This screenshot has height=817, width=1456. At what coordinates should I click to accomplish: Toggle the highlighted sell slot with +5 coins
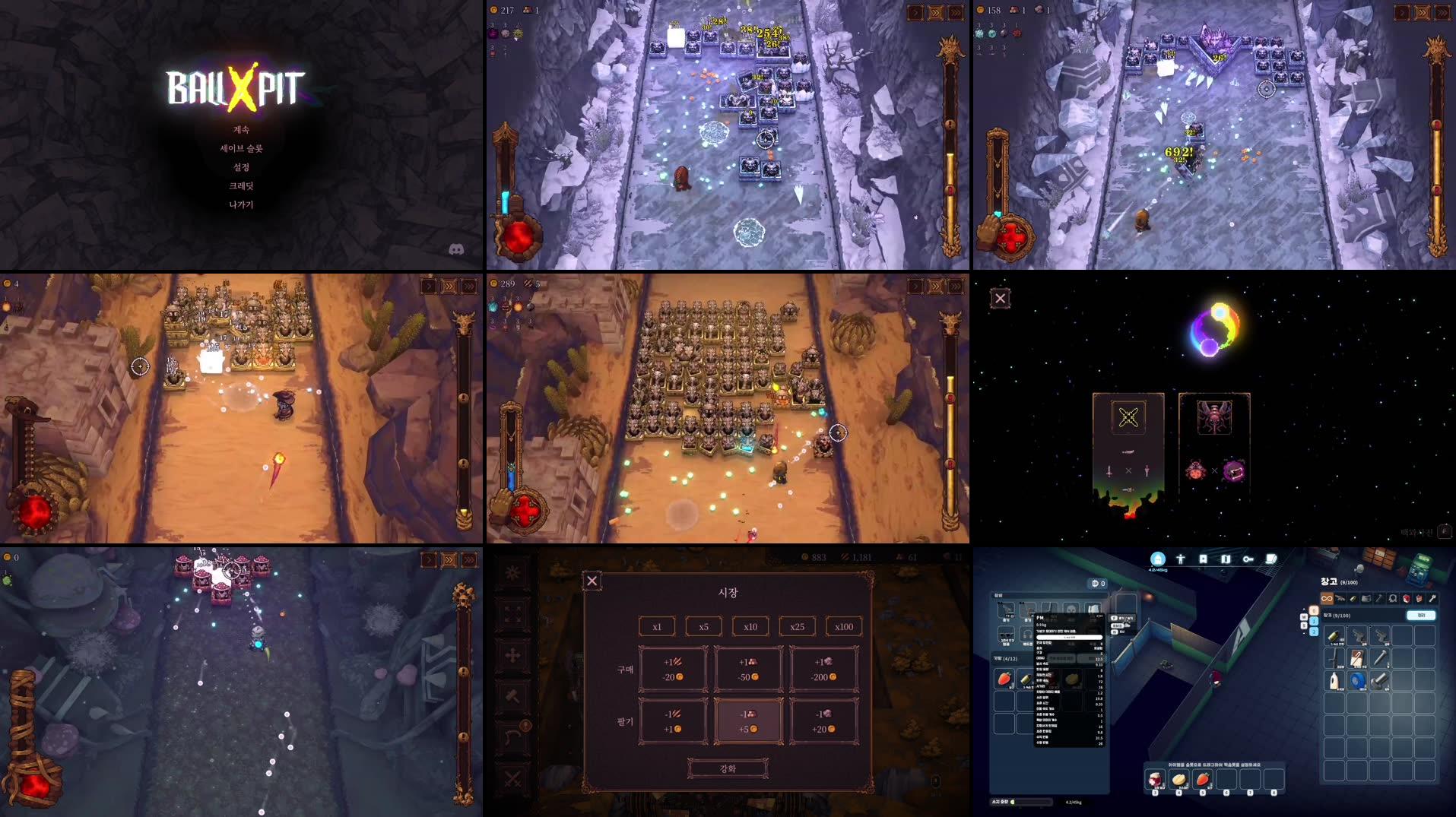(749, 720)
